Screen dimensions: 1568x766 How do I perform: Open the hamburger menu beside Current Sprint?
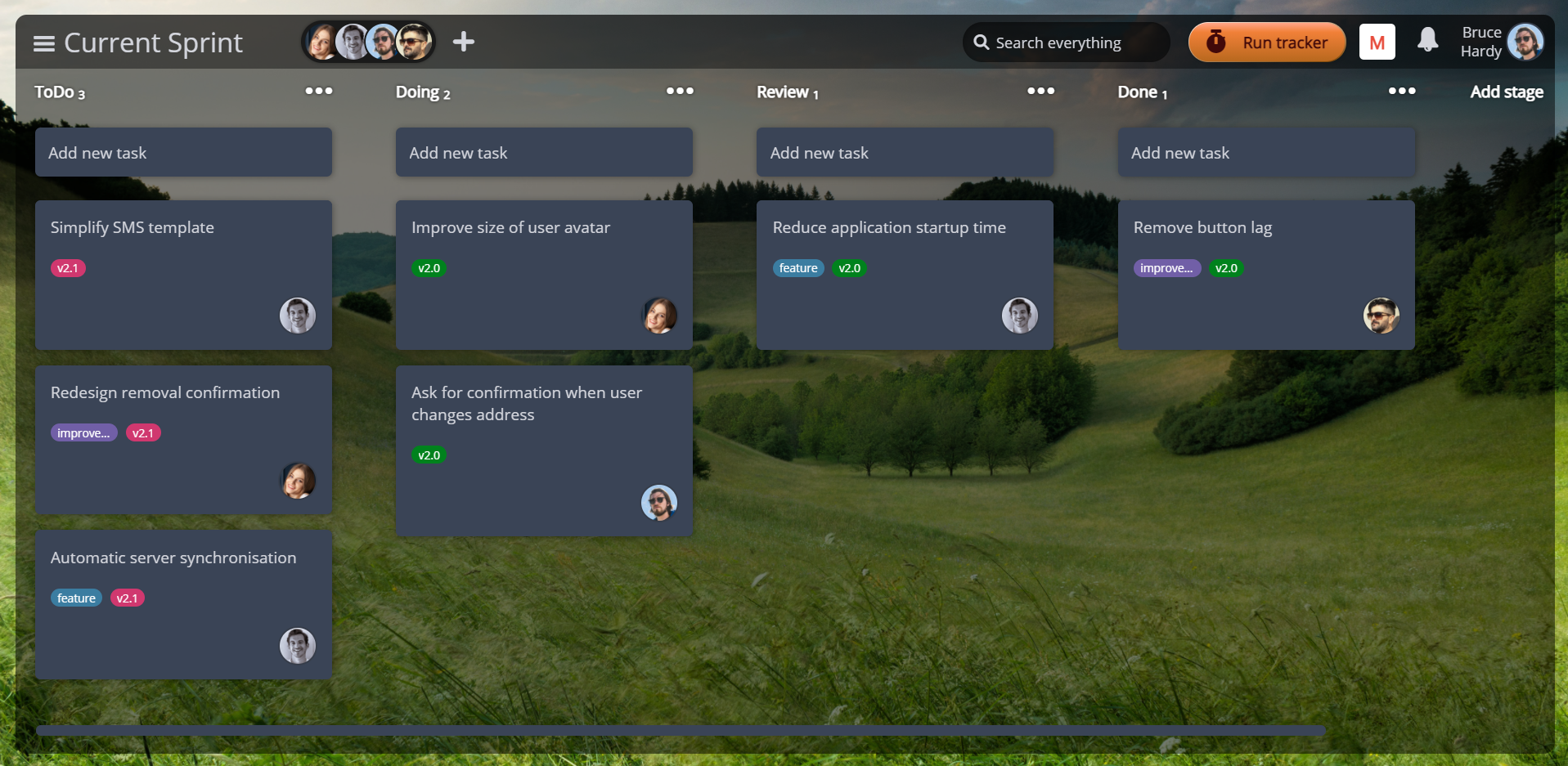44,43
